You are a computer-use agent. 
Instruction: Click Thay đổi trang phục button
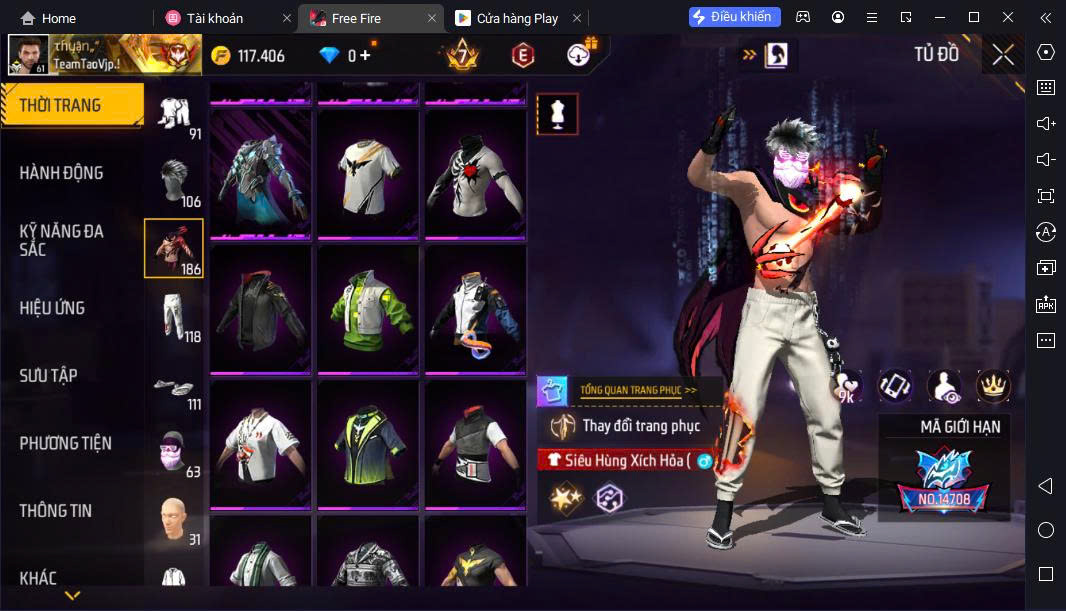coord(630,426)
